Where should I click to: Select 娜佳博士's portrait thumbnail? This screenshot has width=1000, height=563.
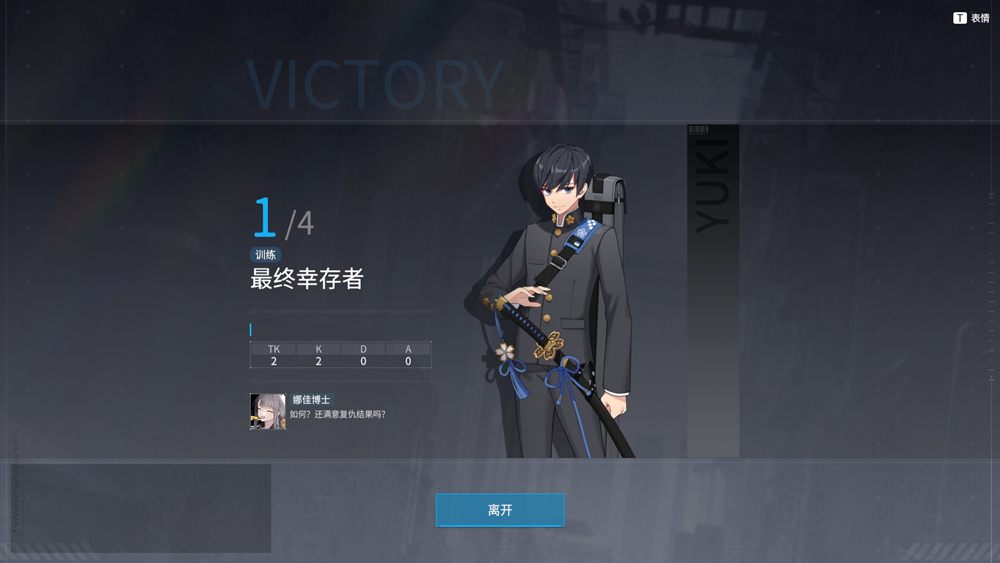click(x=268, y=411)
